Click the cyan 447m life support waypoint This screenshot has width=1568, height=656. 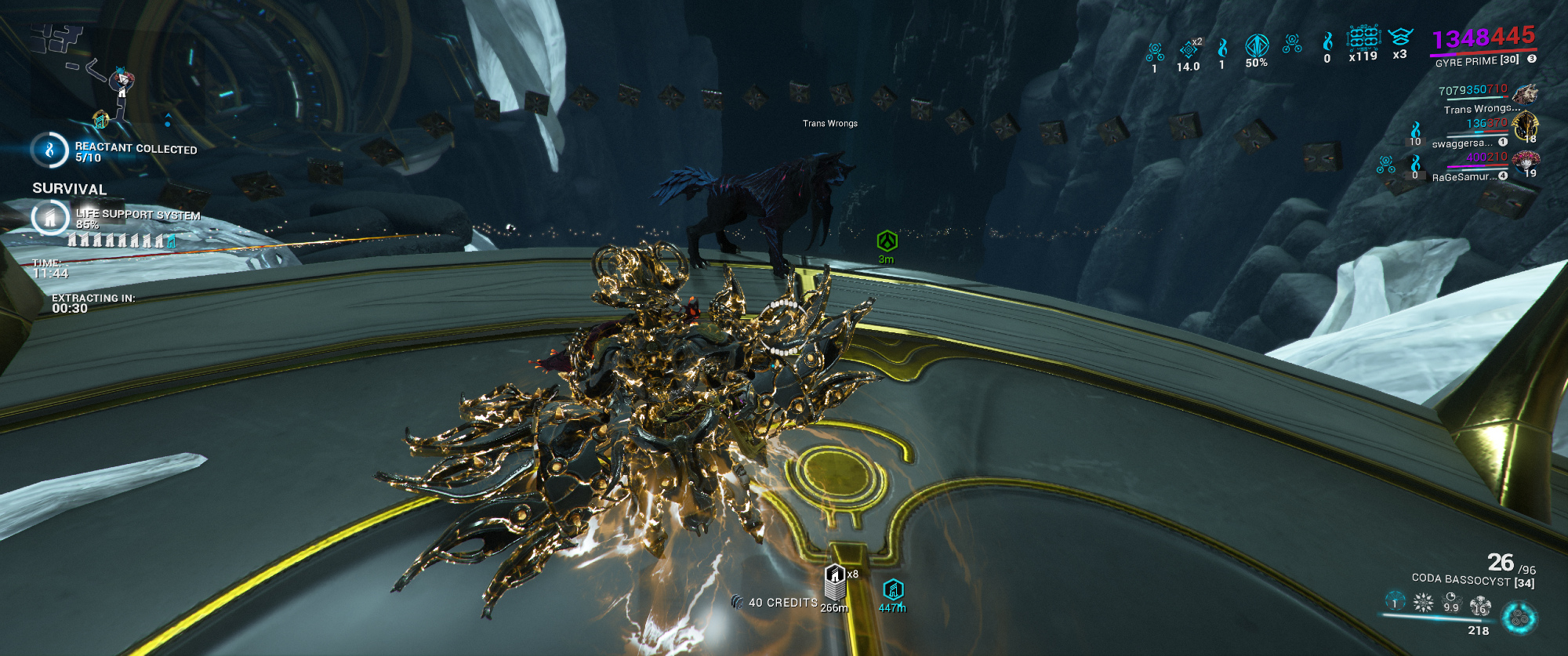(893, 589)
